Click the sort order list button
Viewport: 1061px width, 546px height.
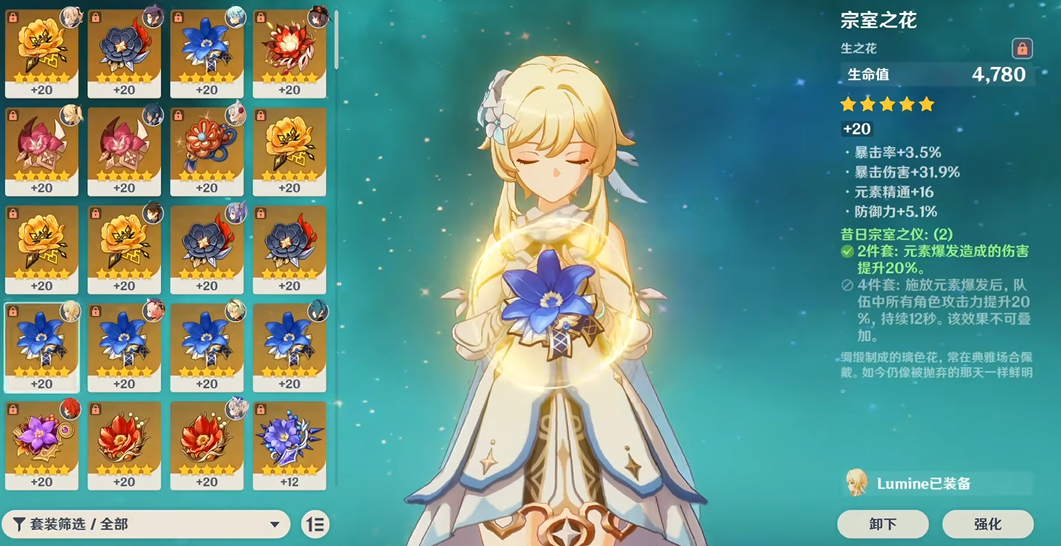click(x=315, y=524)
